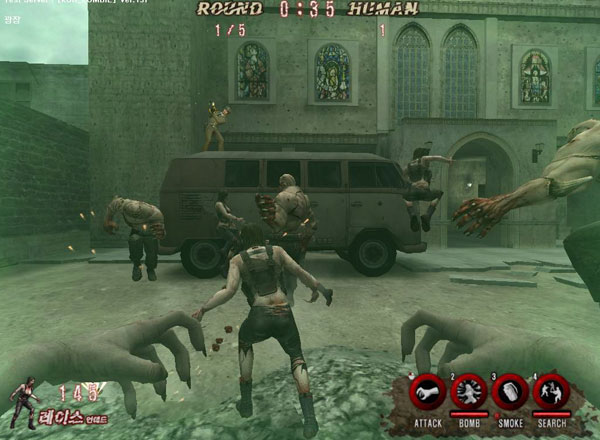Trigger the SMOKE grenade ability
The width and height of the screenshot is (600, 440).
click(510, 393)
